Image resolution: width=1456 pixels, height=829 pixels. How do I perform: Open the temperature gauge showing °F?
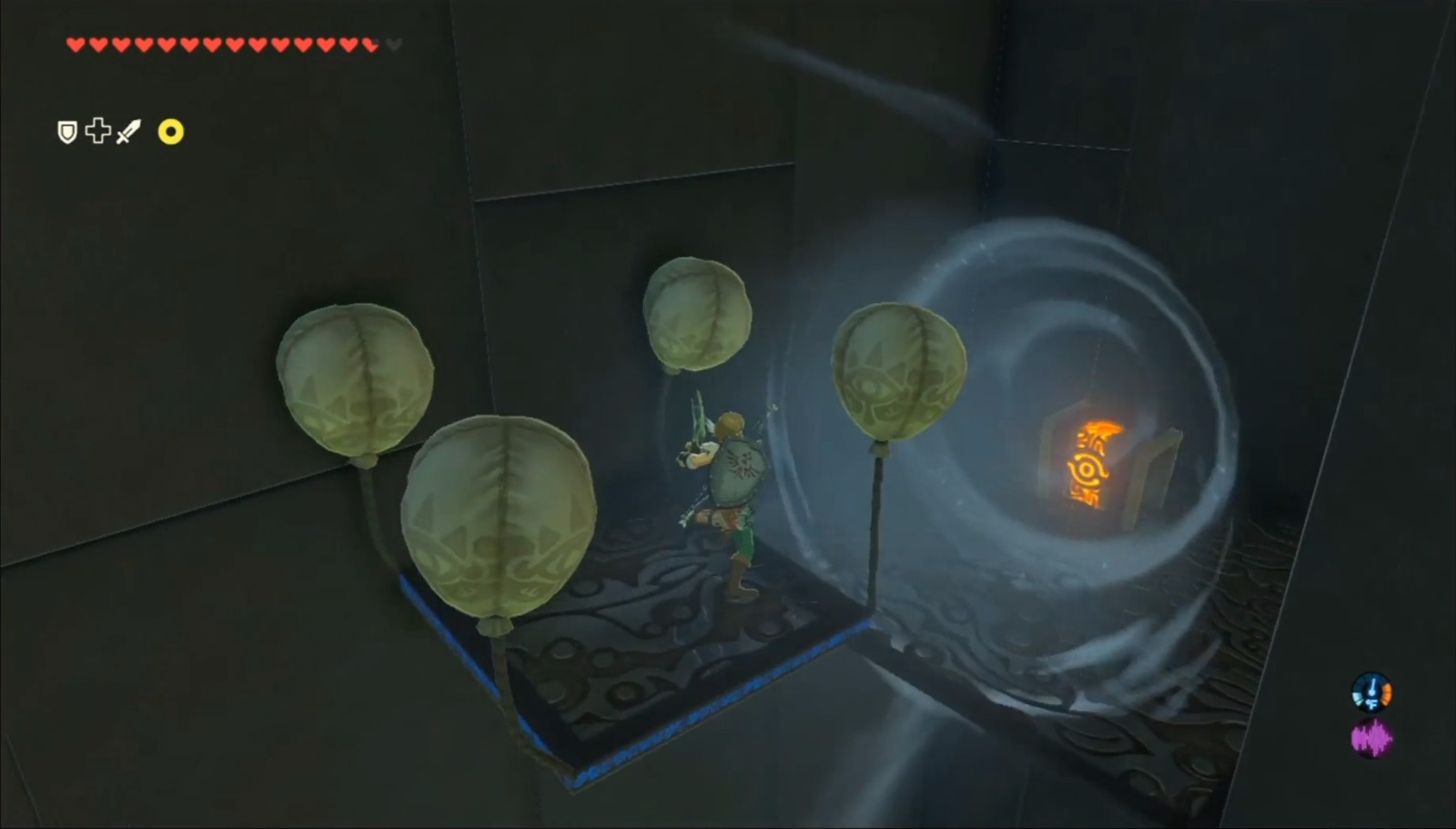tap(1371, 692)
